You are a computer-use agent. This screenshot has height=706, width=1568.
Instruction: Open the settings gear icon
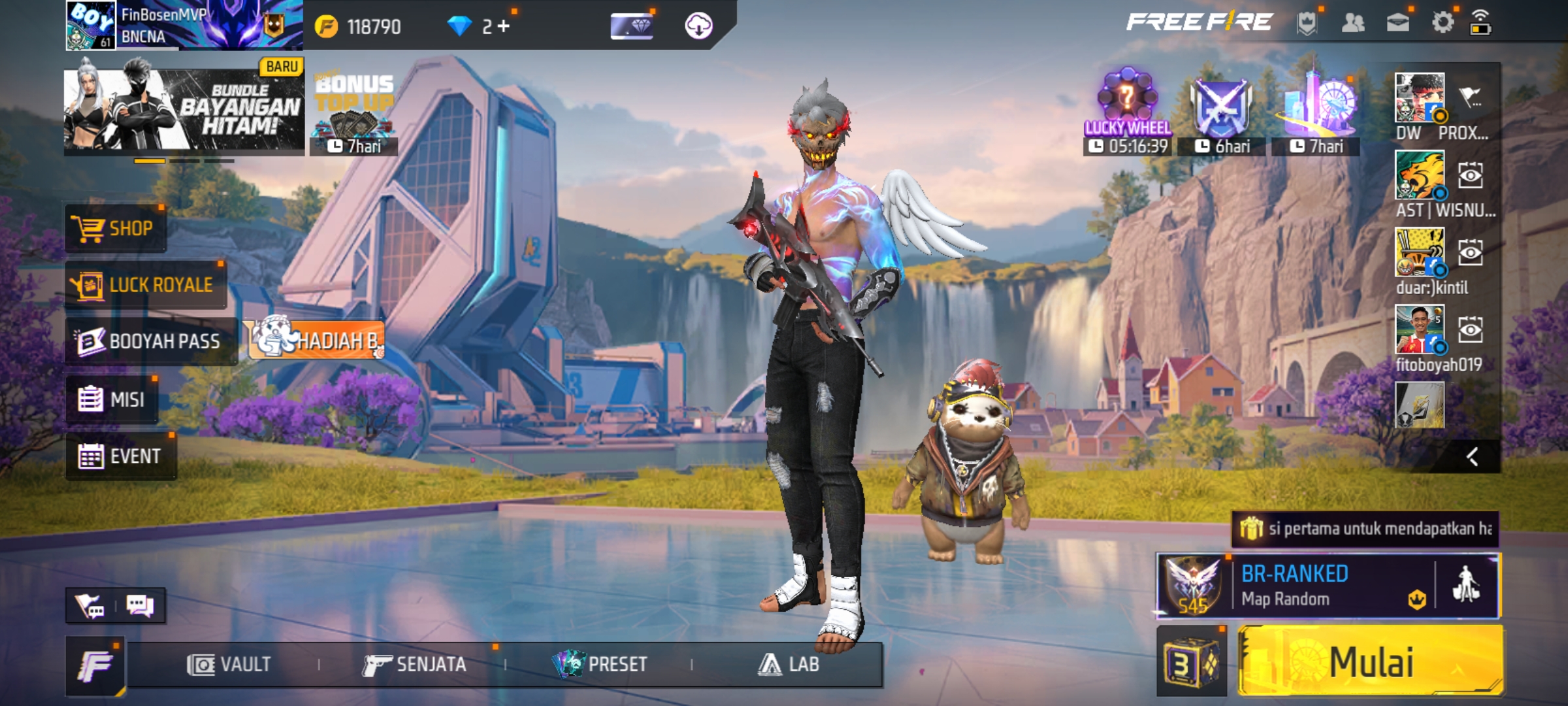click(1443, 24)
